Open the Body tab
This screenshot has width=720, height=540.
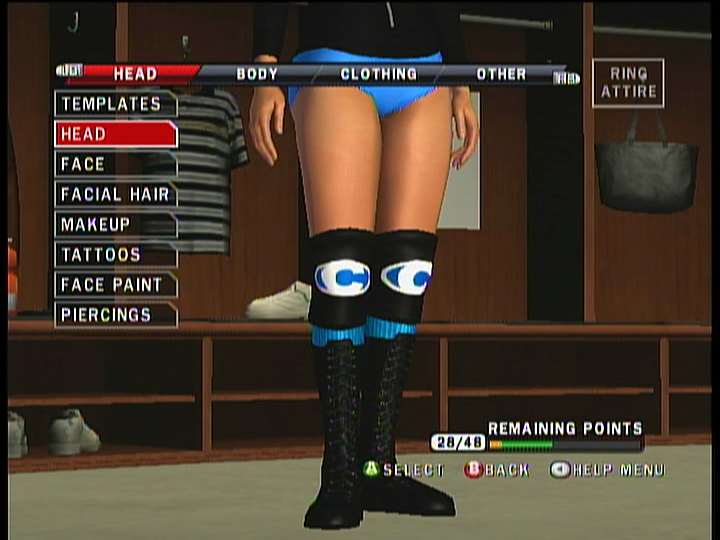tap(257, 74)
